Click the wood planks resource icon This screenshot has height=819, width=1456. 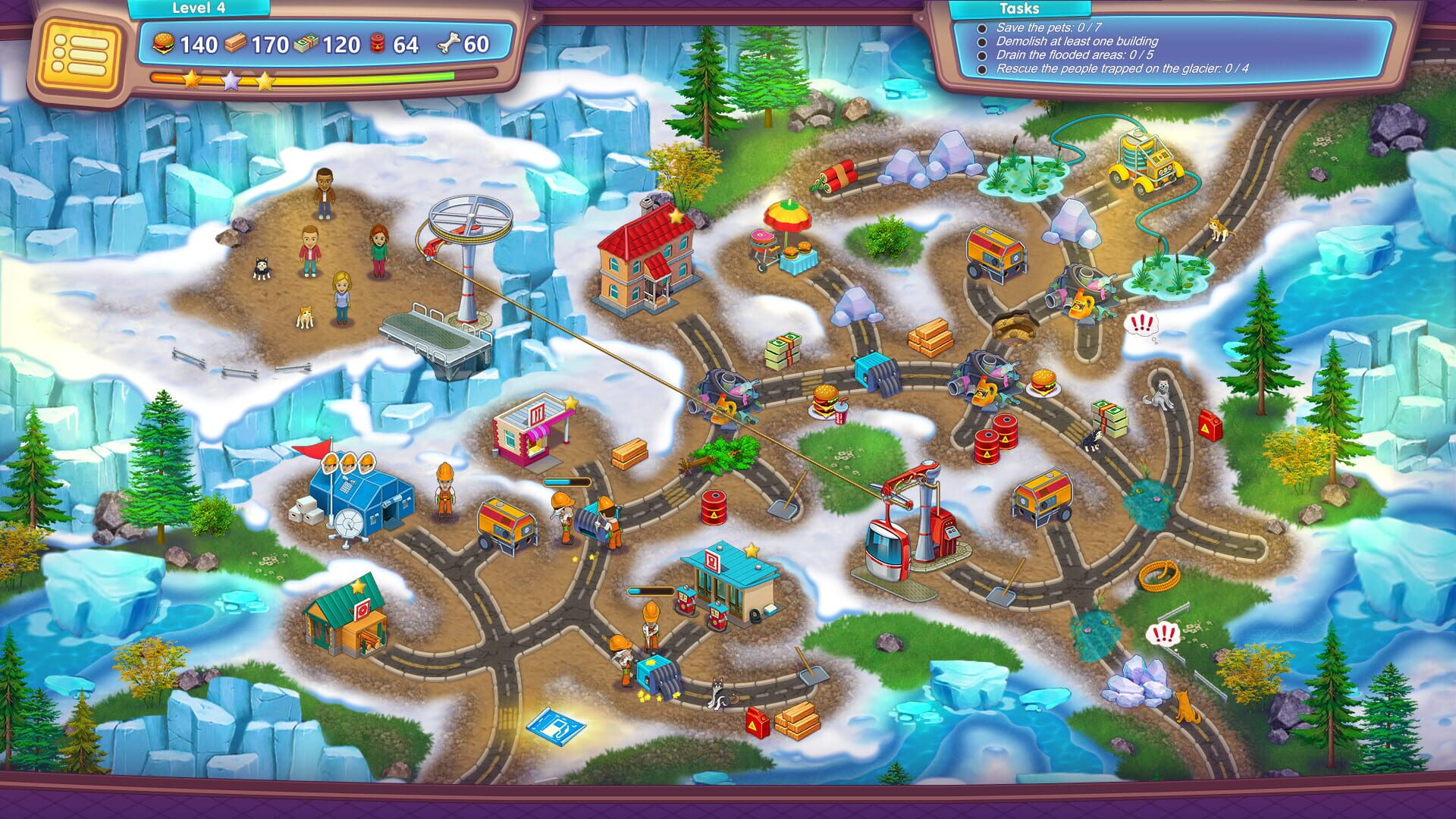235,45
